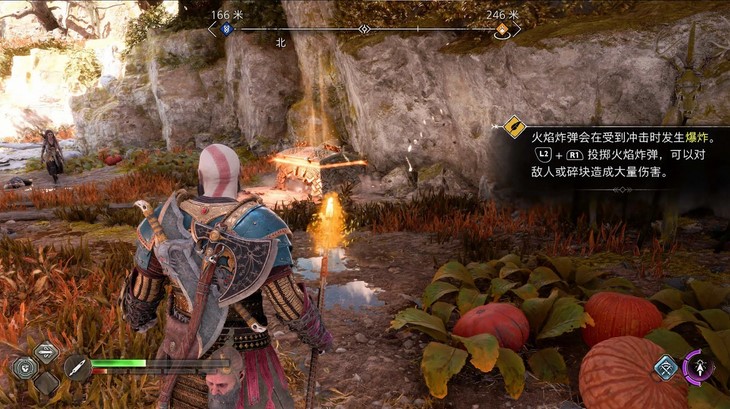This screenshot has width=730, height=409.
Task: Select the spear weapon icon beside the health bar
Action: click(76, 366)
